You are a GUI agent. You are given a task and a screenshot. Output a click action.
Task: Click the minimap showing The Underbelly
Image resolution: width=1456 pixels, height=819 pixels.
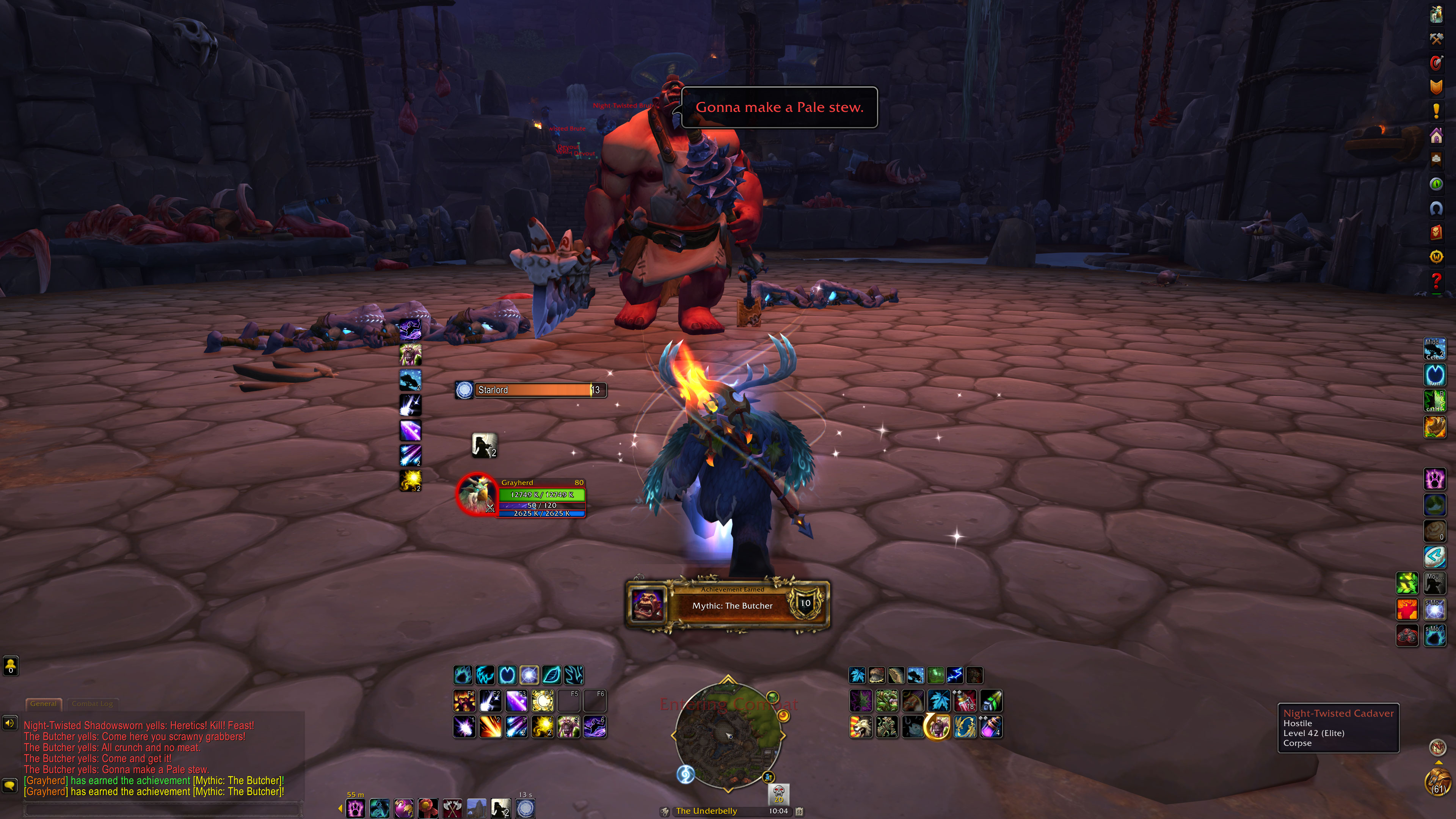click(x=728, y=735)
